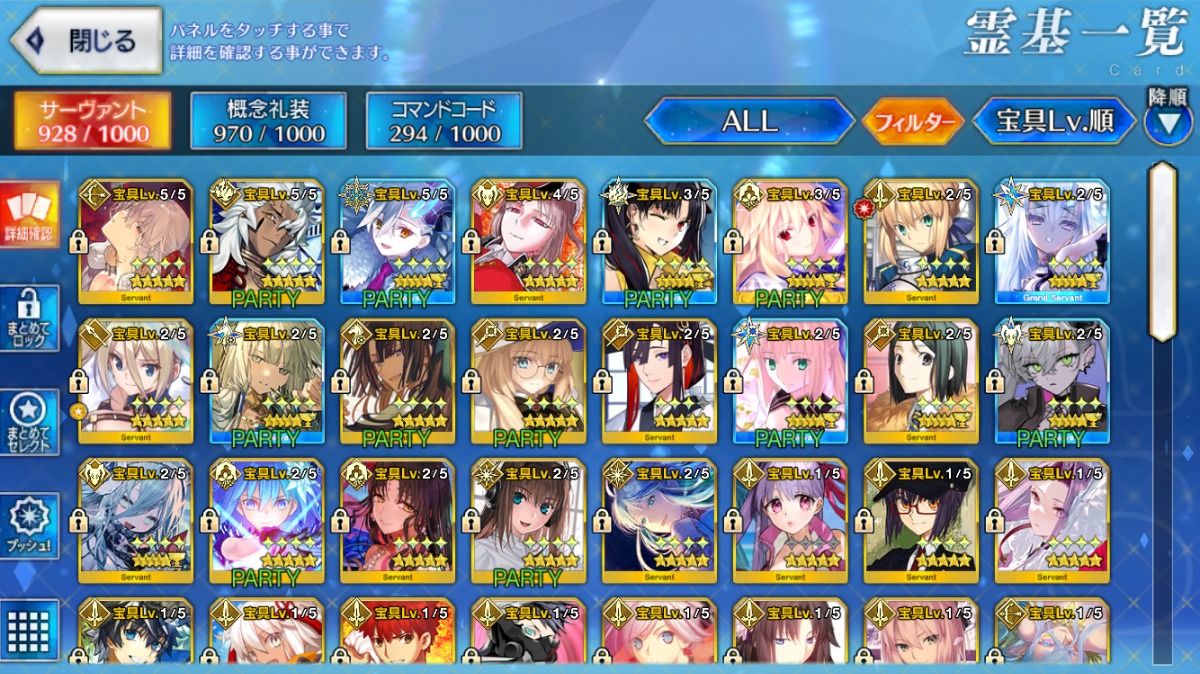Choose the pink-haired servant card in second row

(x=790, y=381)
